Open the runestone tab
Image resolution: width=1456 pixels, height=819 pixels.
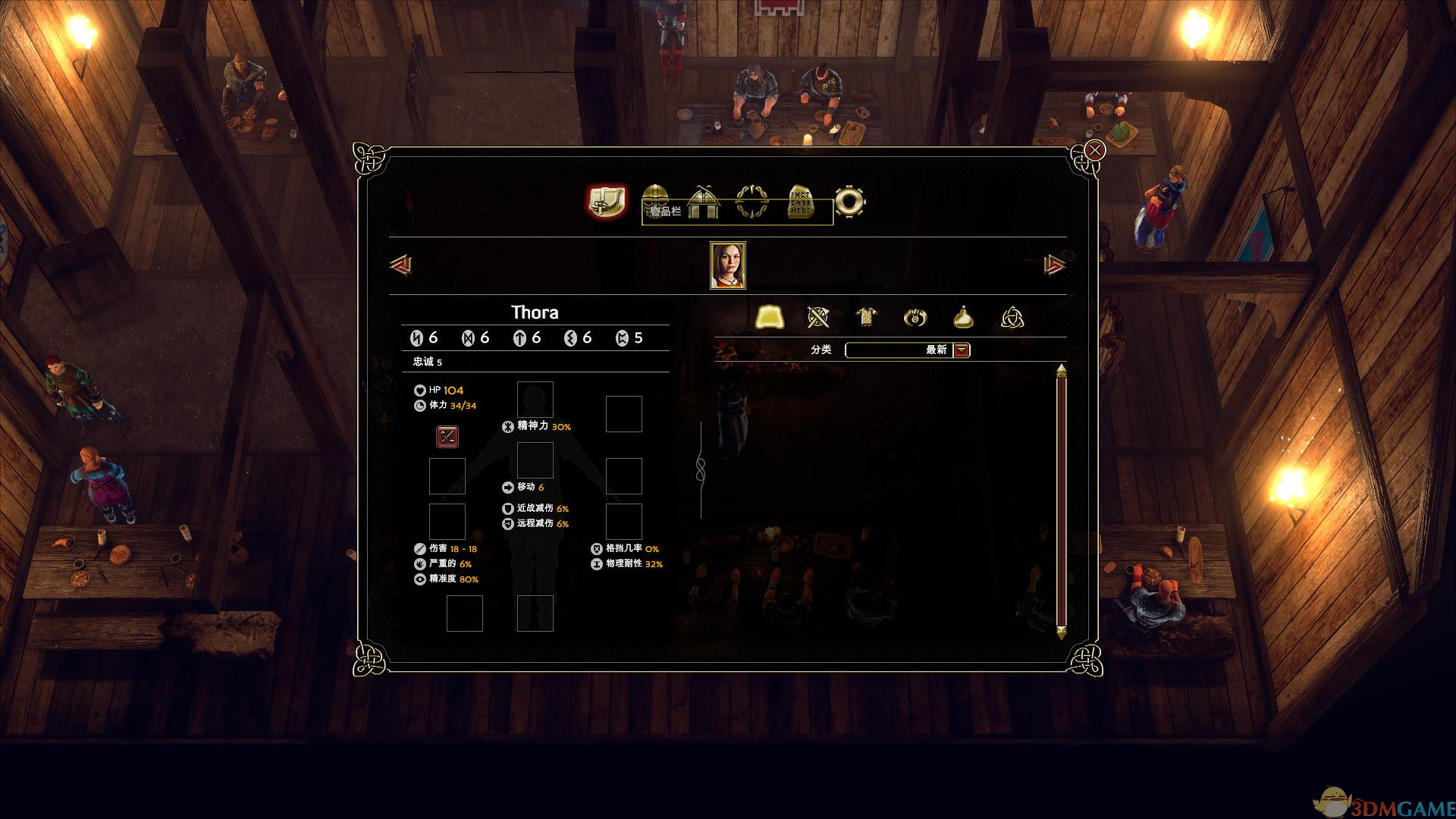[x=801, y=202]
